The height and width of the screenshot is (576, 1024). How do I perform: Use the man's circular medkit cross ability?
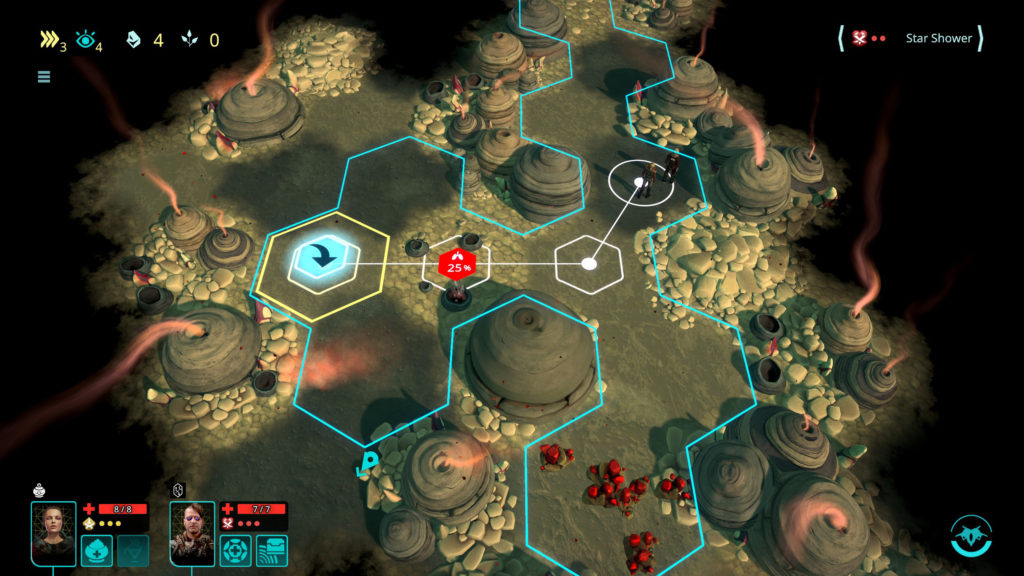236,550
